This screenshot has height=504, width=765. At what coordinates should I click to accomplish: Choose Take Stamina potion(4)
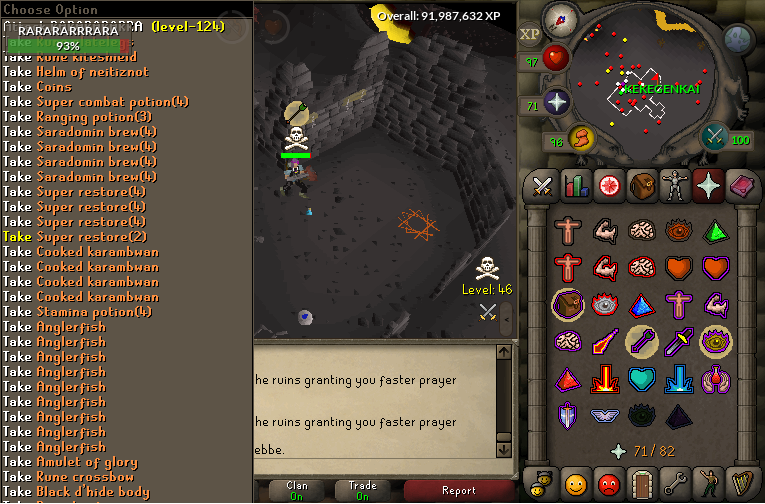coord(91,312)
